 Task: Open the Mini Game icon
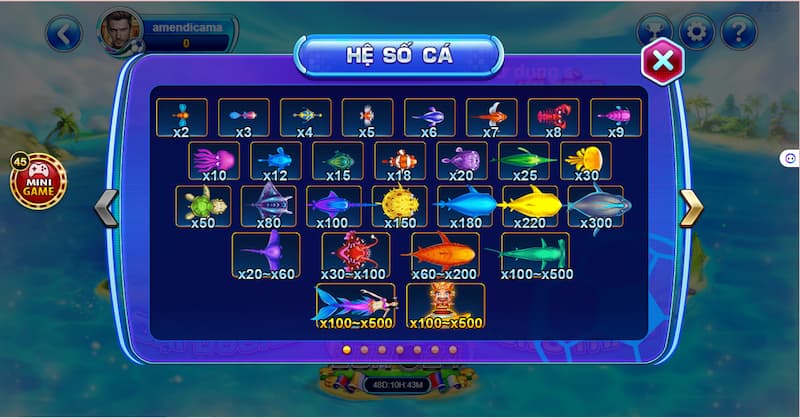[x=38, y=182]
